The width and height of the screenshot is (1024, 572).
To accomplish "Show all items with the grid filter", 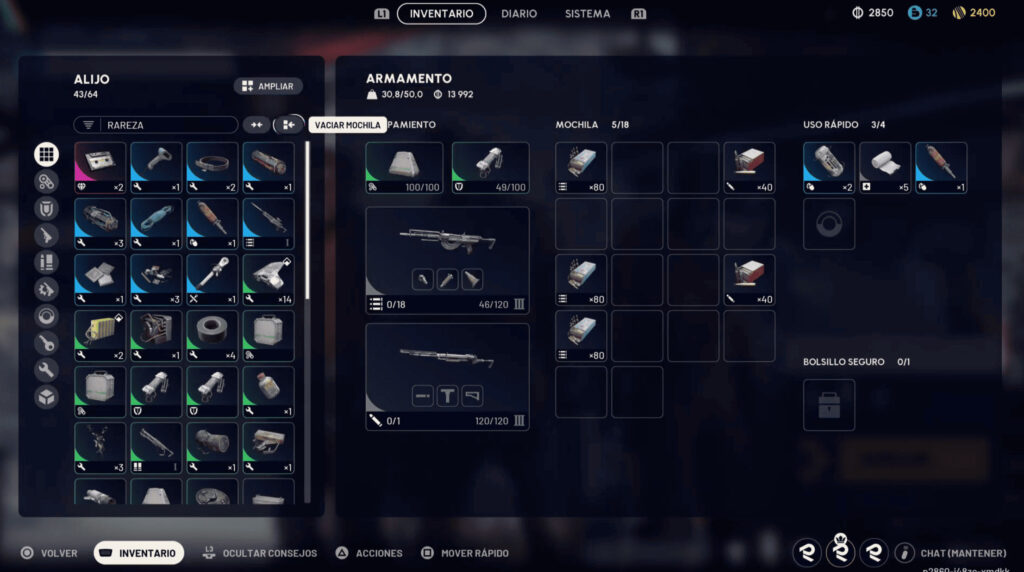I will [46, 154].
